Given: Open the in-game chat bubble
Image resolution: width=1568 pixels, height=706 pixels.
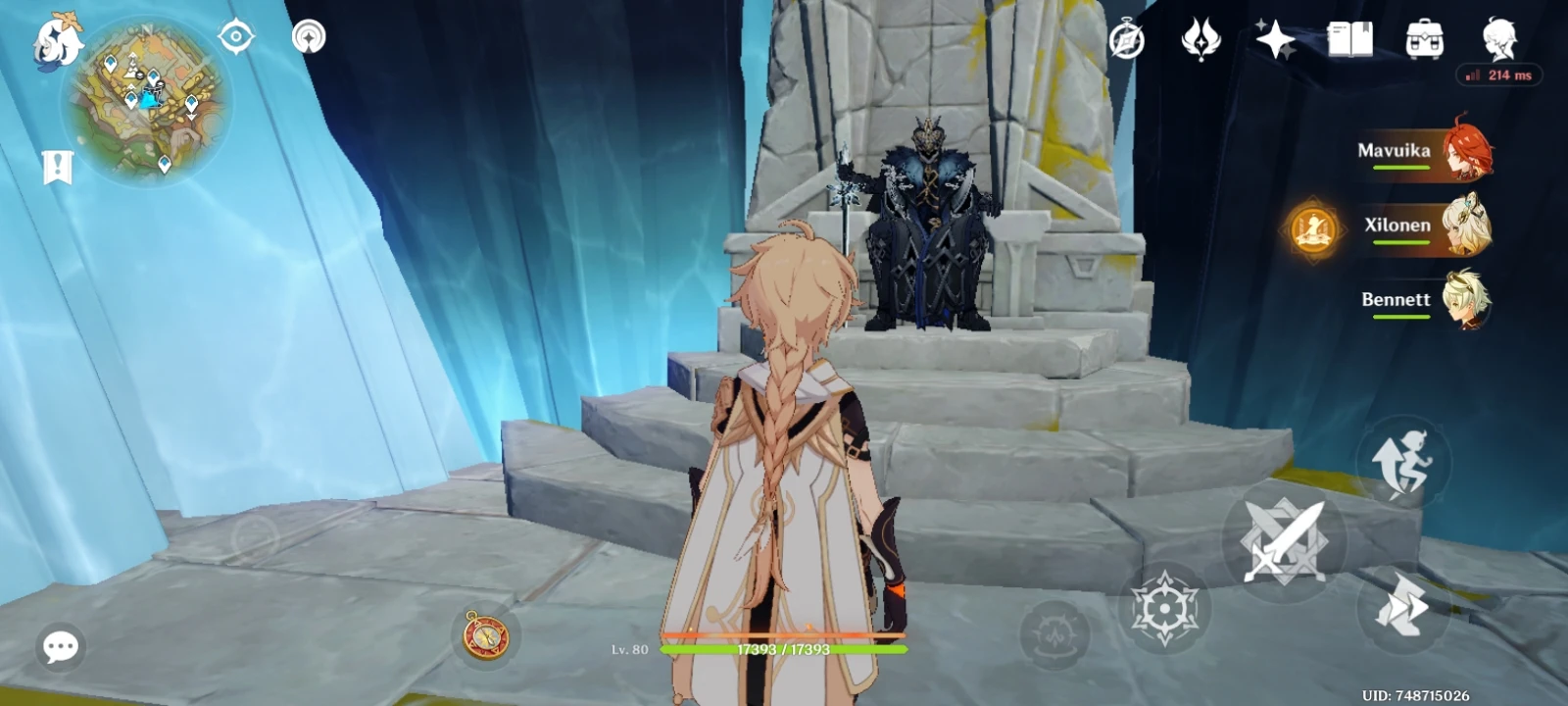Looking at the screenshot, I should pyautogui.click(x=59, y=647).
